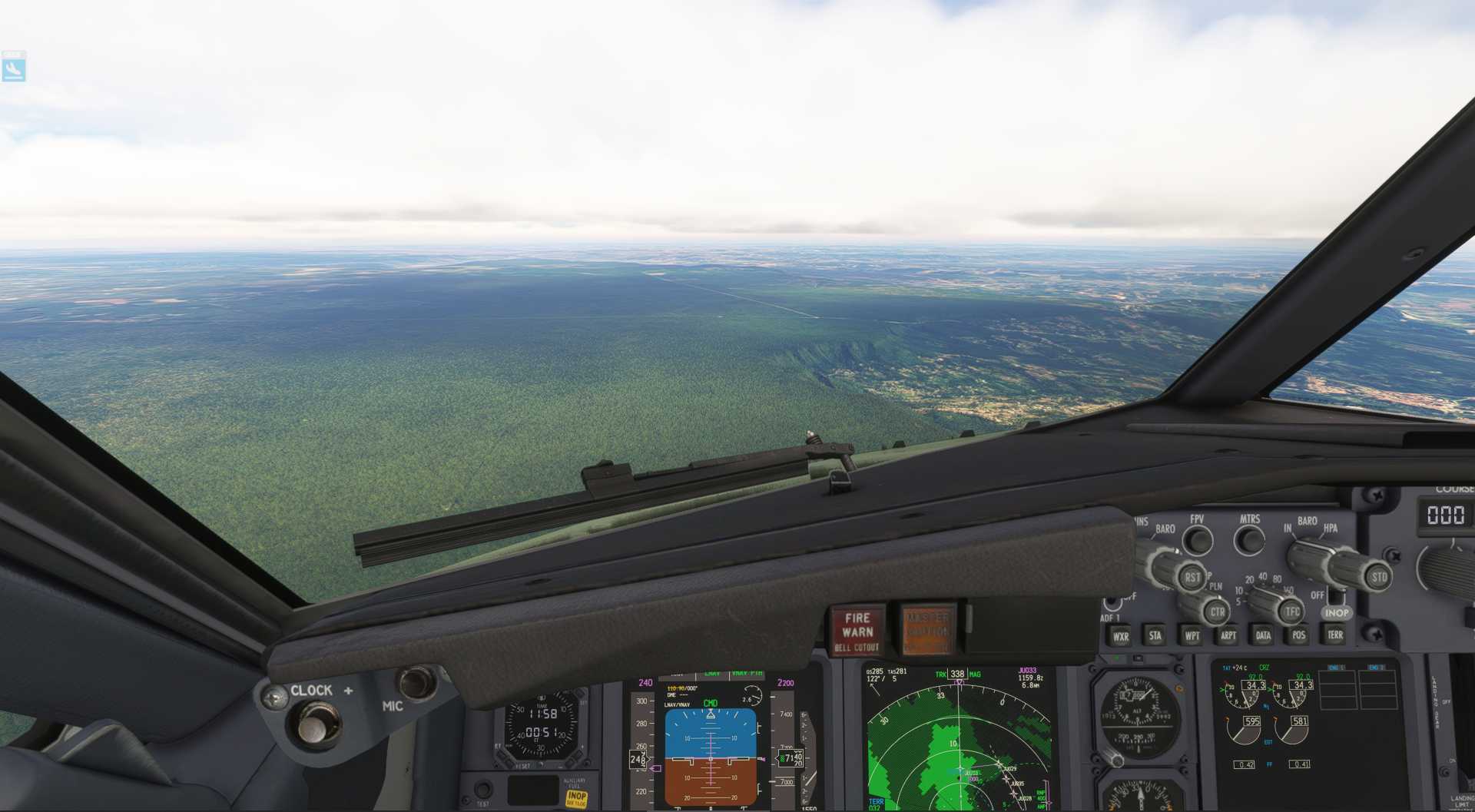The image size is (1475, 812).
Task: Toggle the ARPT airports map button
Action: (1228, 635)
